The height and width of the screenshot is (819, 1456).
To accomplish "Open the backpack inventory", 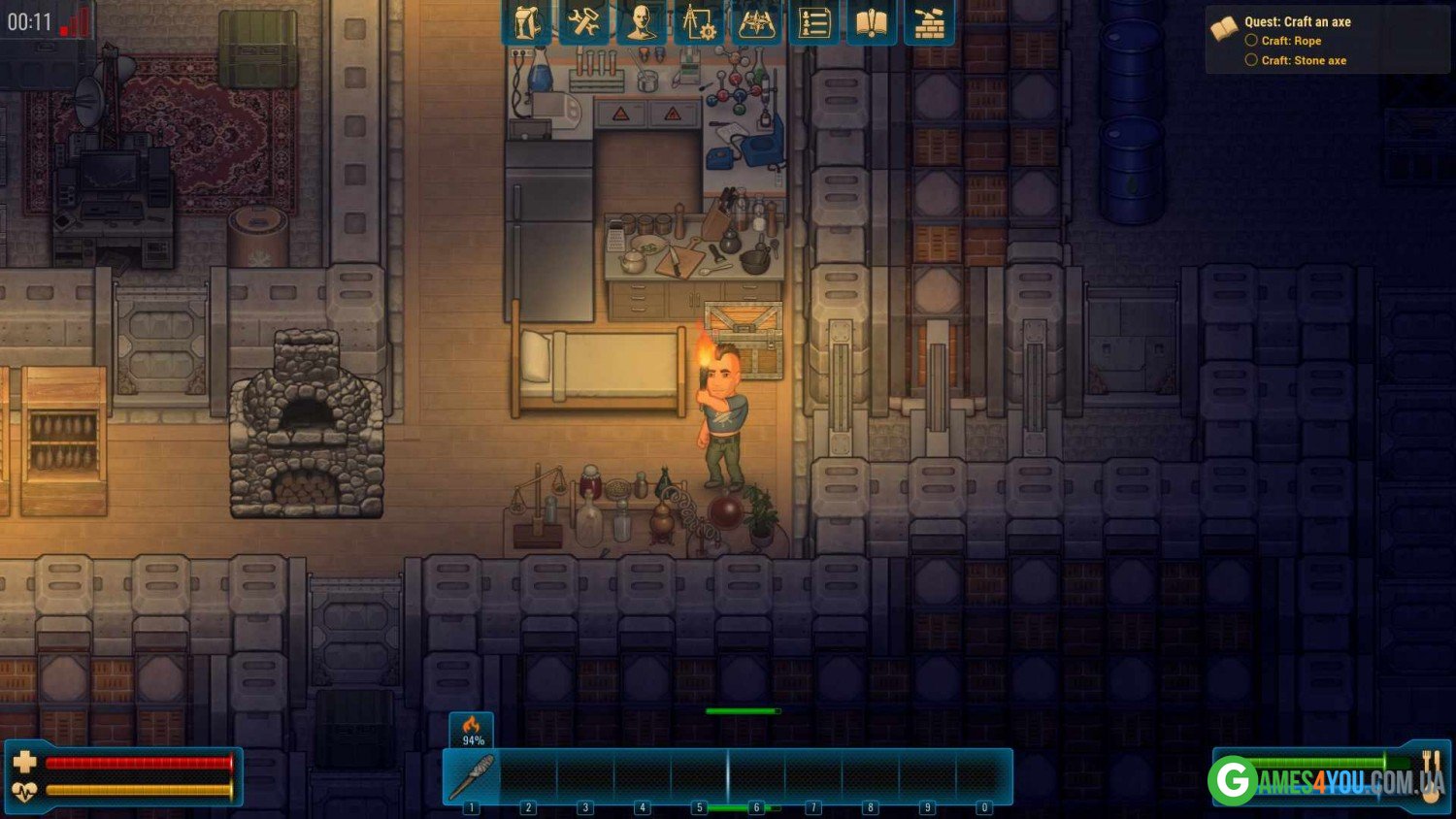I will click(x=527, y=23).
